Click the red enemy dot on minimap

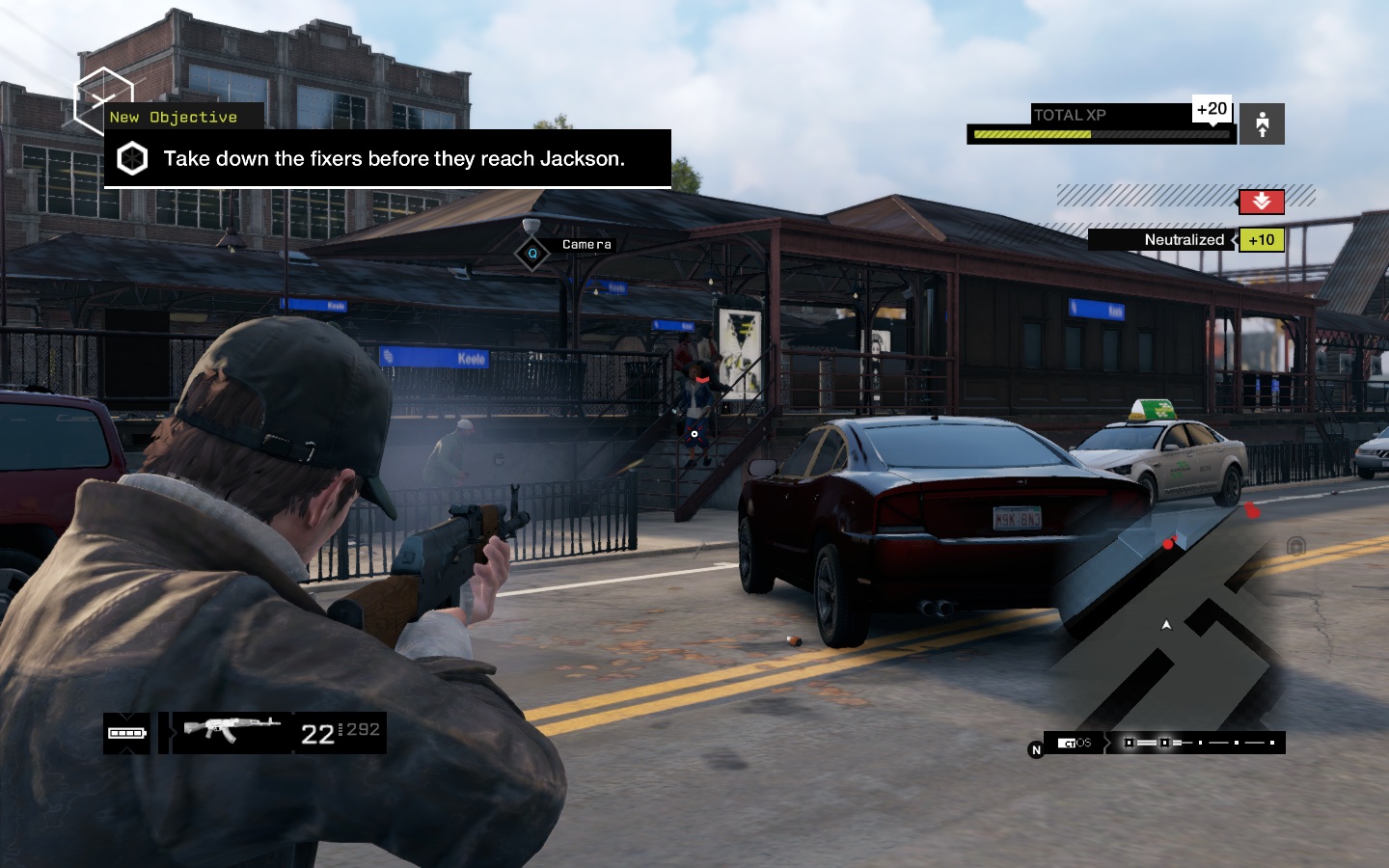point(1168,545)
